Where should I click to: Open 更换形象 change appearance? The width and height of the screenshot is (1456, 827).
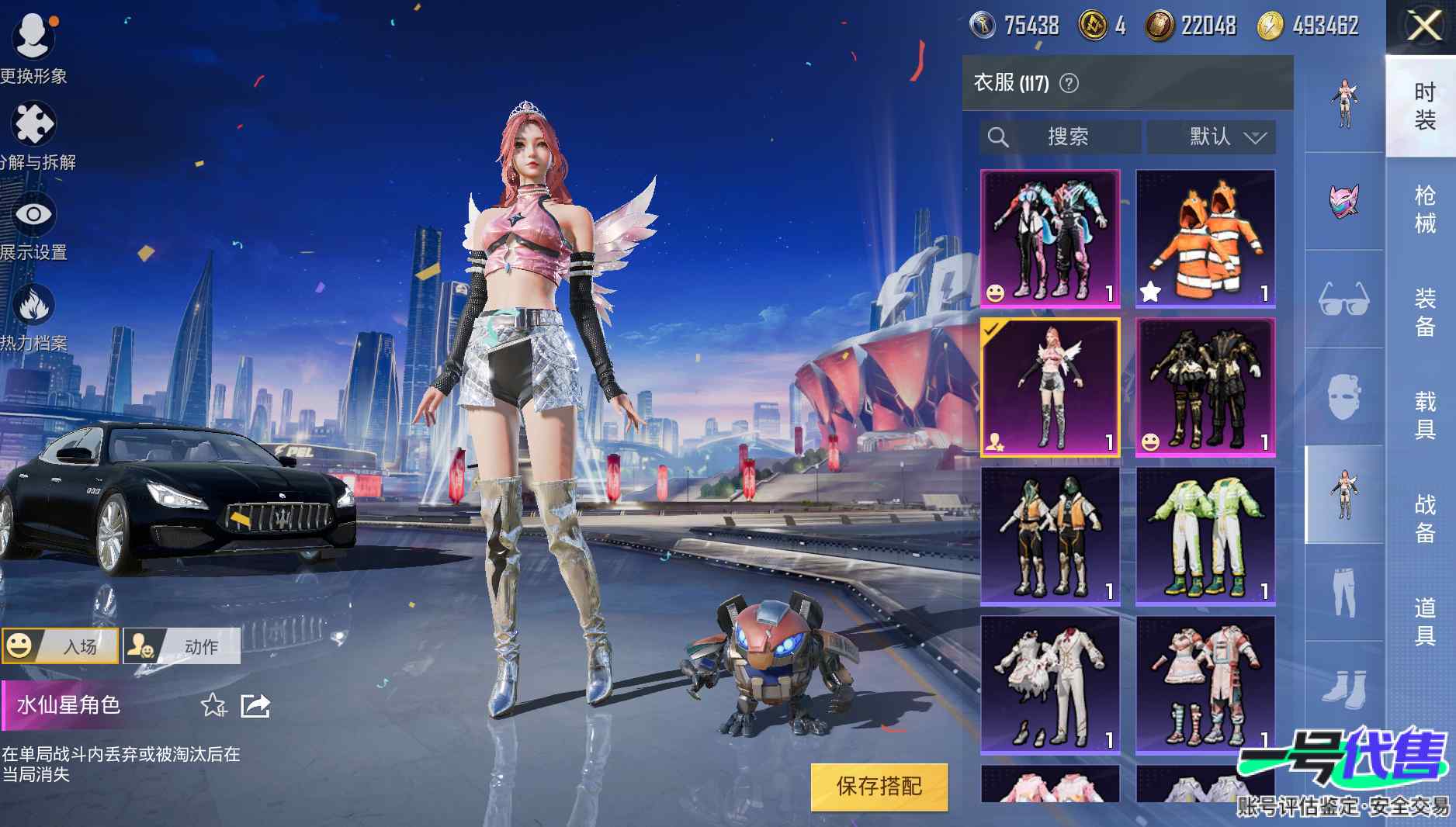33,47
